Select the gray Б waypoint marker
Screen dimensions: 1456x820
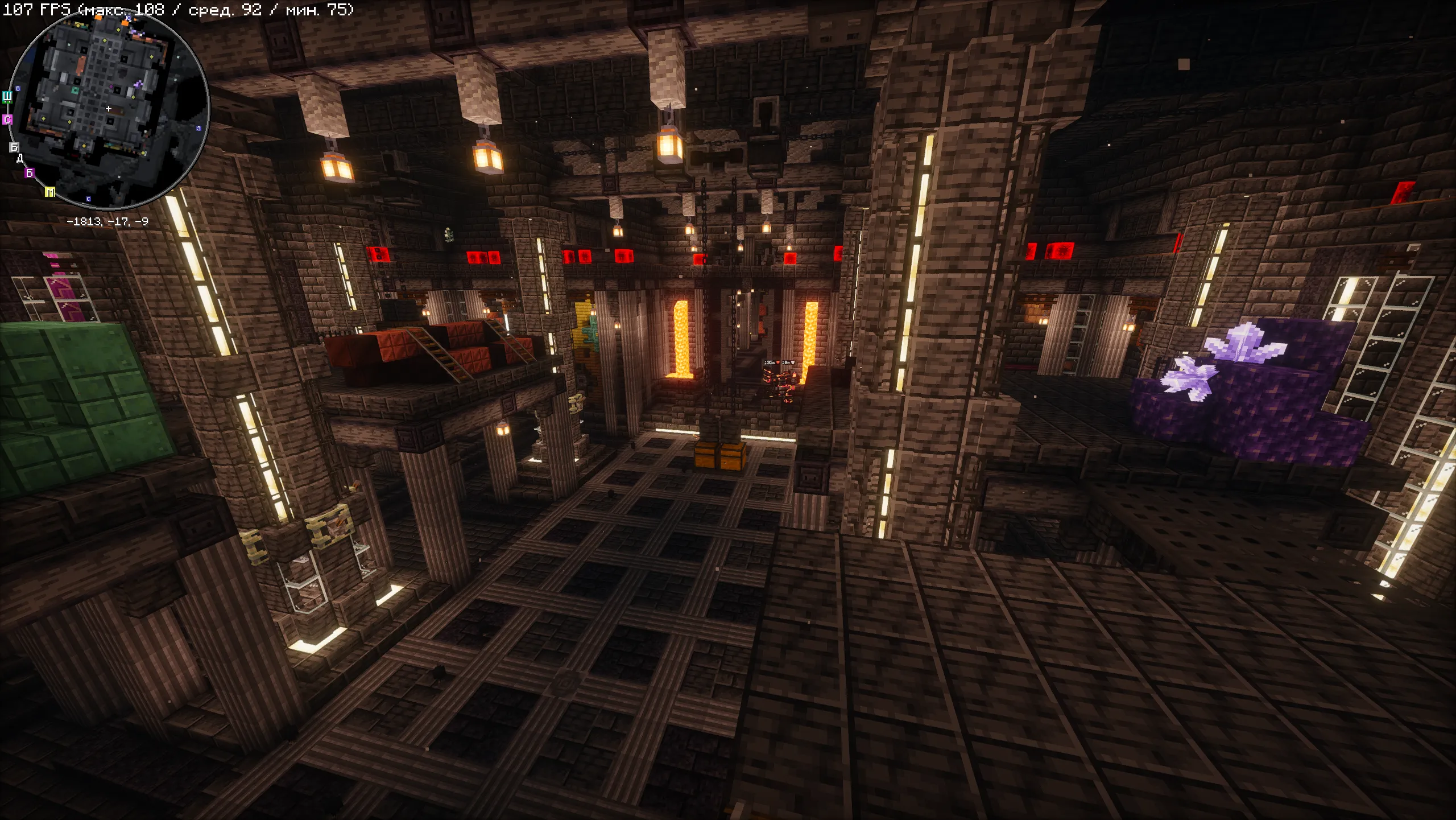tap(14, 147)
